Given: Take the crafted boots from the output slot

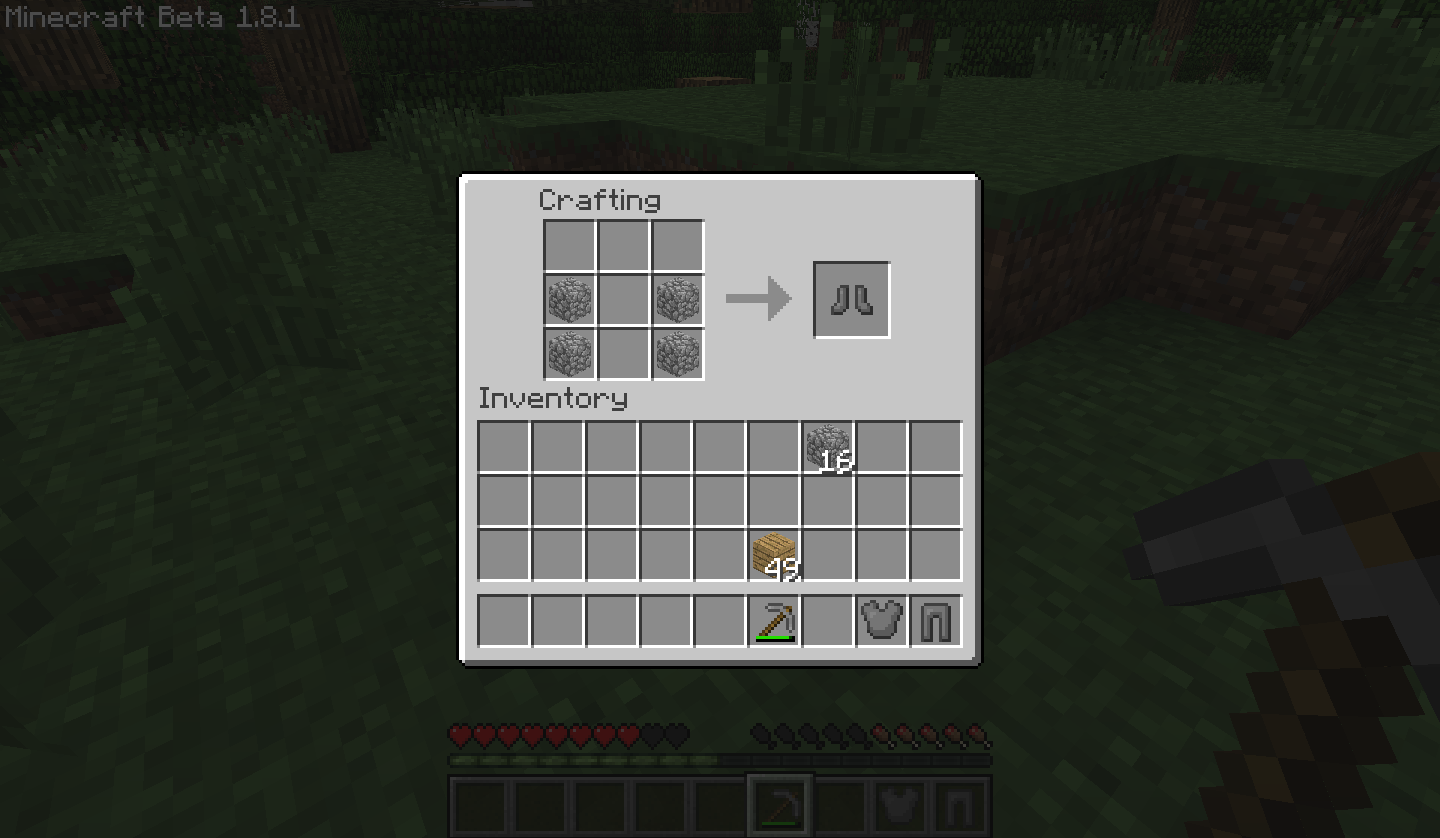Looking at the screenshot, I should tap(851, 297).
